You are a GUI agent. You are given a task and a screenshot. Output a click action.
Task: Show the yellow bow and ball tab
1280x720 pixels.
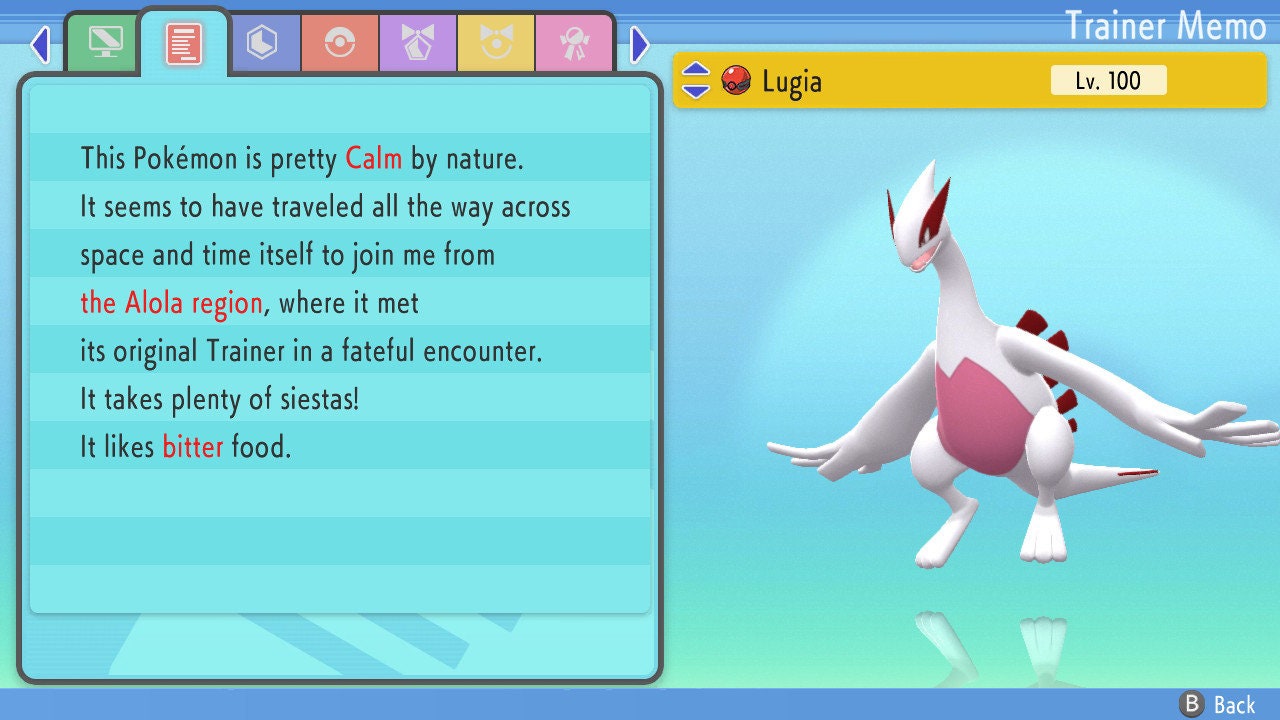(x=496, y=43)
